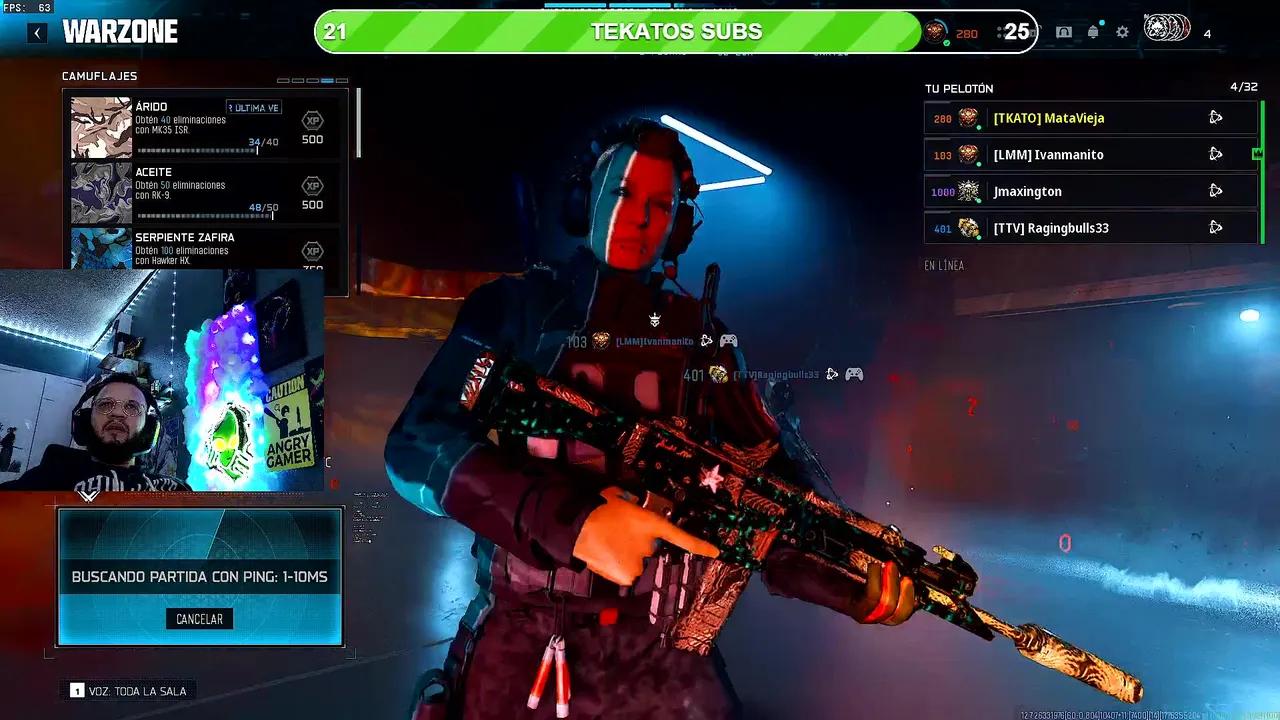Open the notifications bell with blue dot
The image size is (1280, 720).
[x=1092, y=31]
